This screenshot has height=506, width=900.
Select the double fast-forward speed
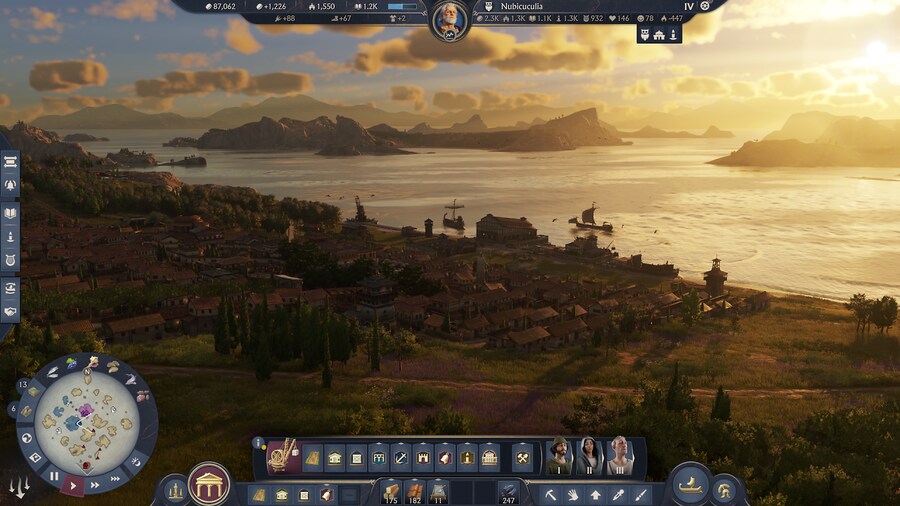click(94, 485)
